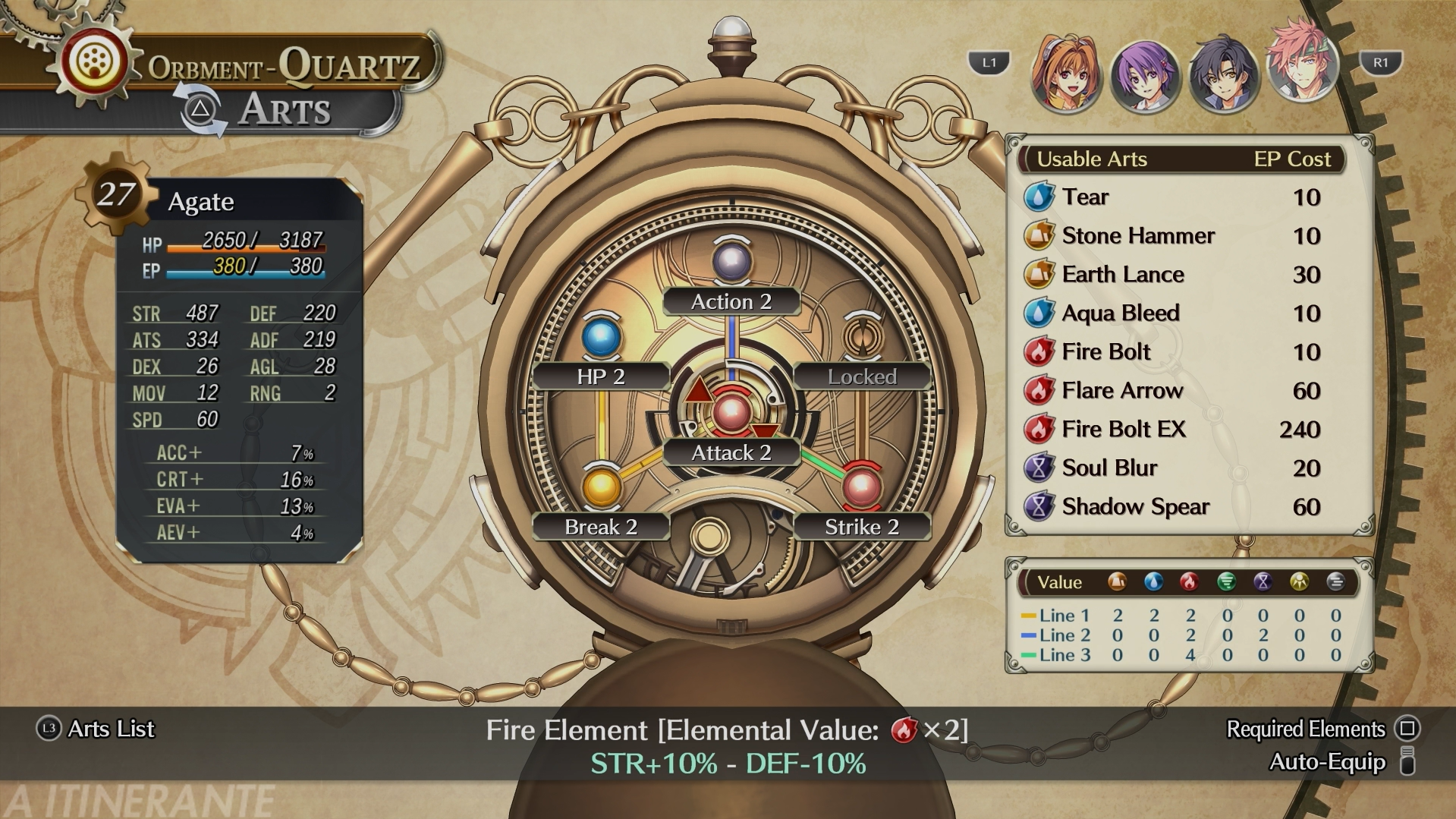
Task: Select the Earth Lance art row
Action: tap(1171, 275)
